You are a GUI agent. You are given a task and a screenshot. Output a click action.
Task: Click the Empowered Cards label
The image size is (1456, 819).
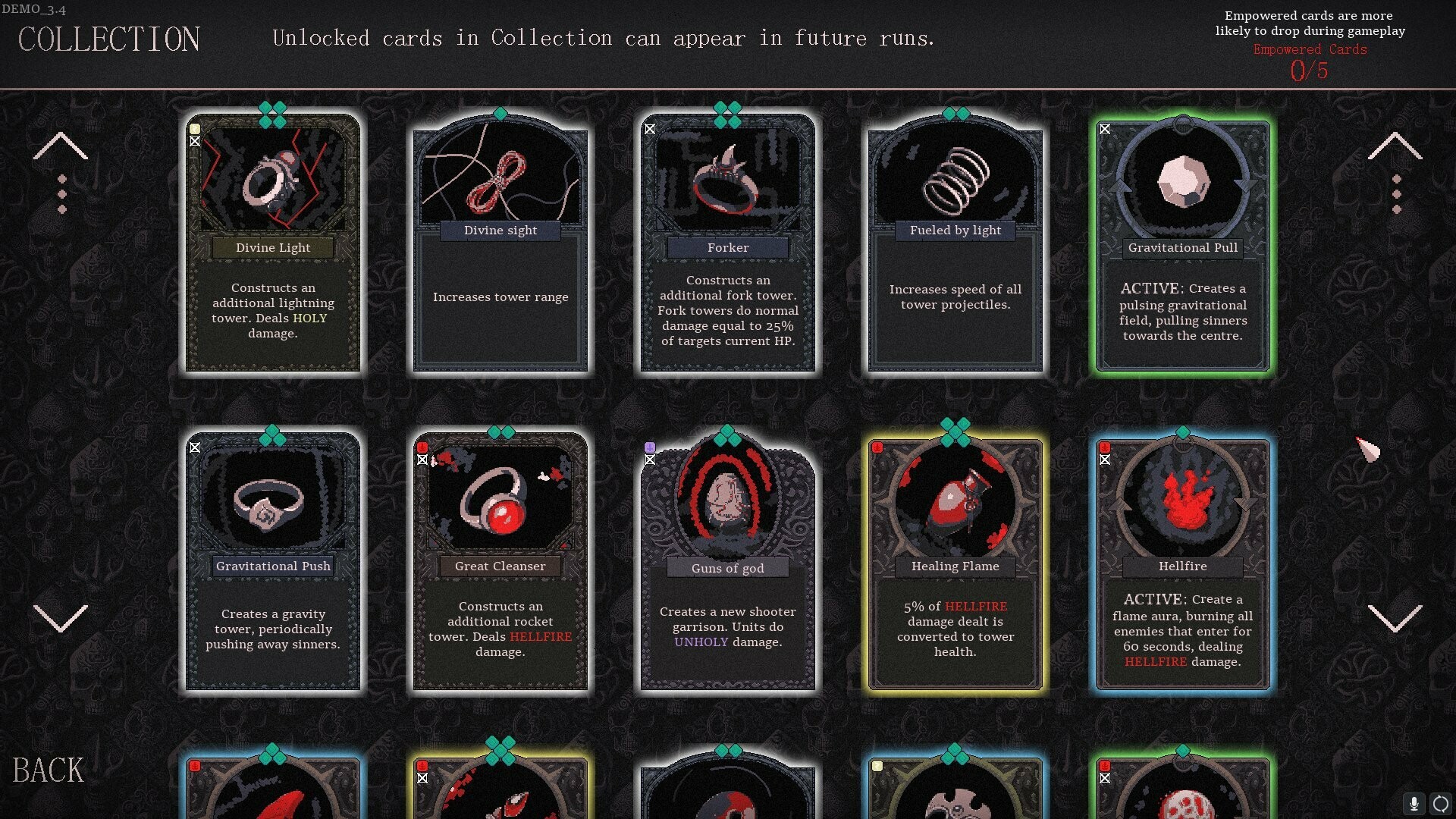point(1310,49)
